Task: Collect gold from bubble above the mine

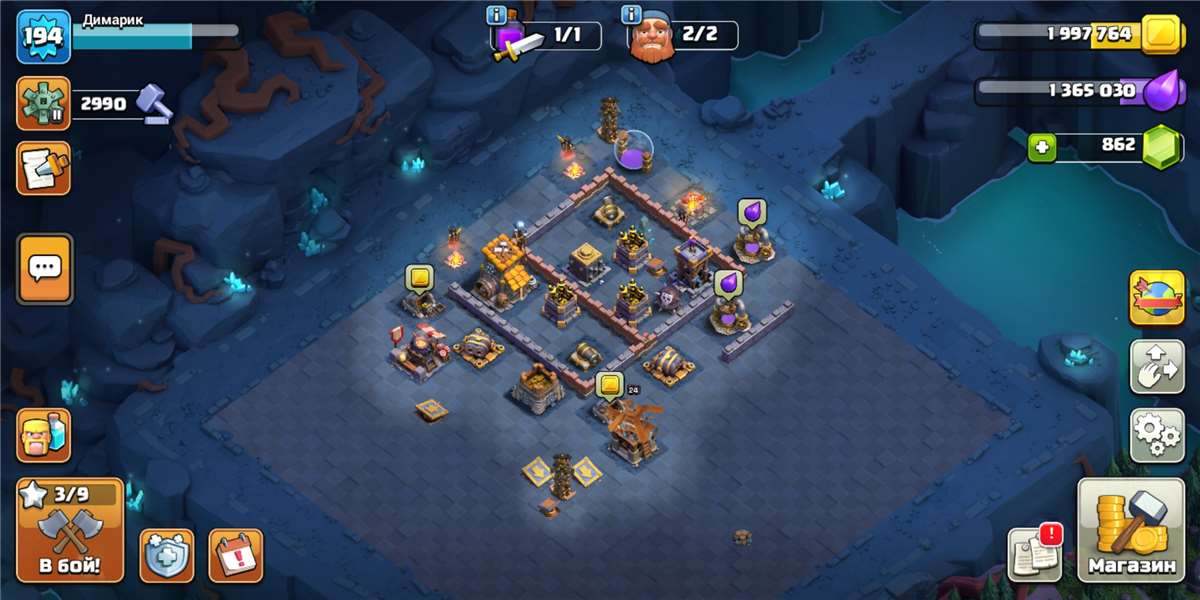Action: click(x=418, y=278)
